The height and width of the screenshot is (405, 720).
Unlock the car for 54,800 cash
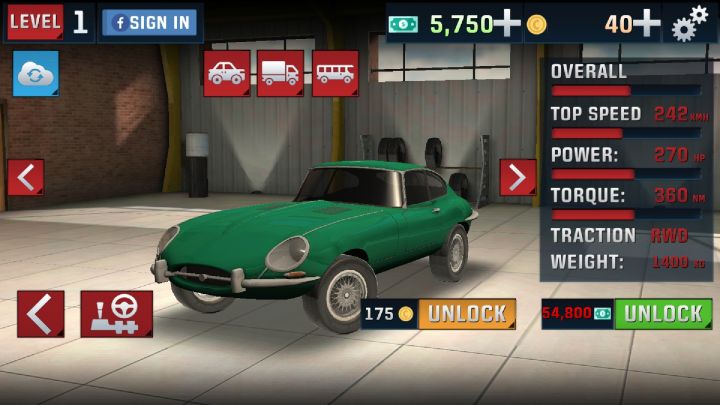662,314
